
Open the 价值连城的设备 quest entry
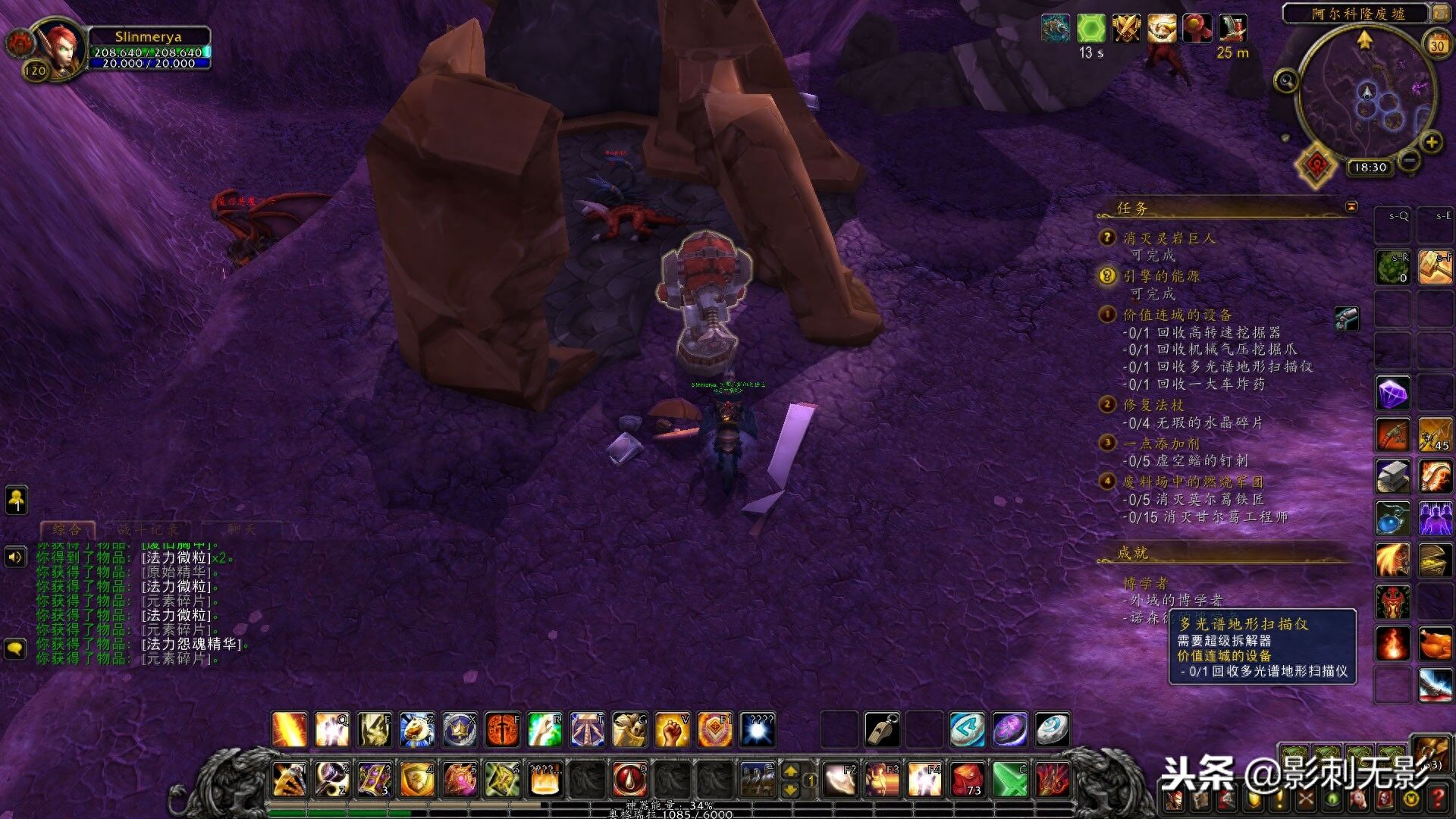[1177, 315]
